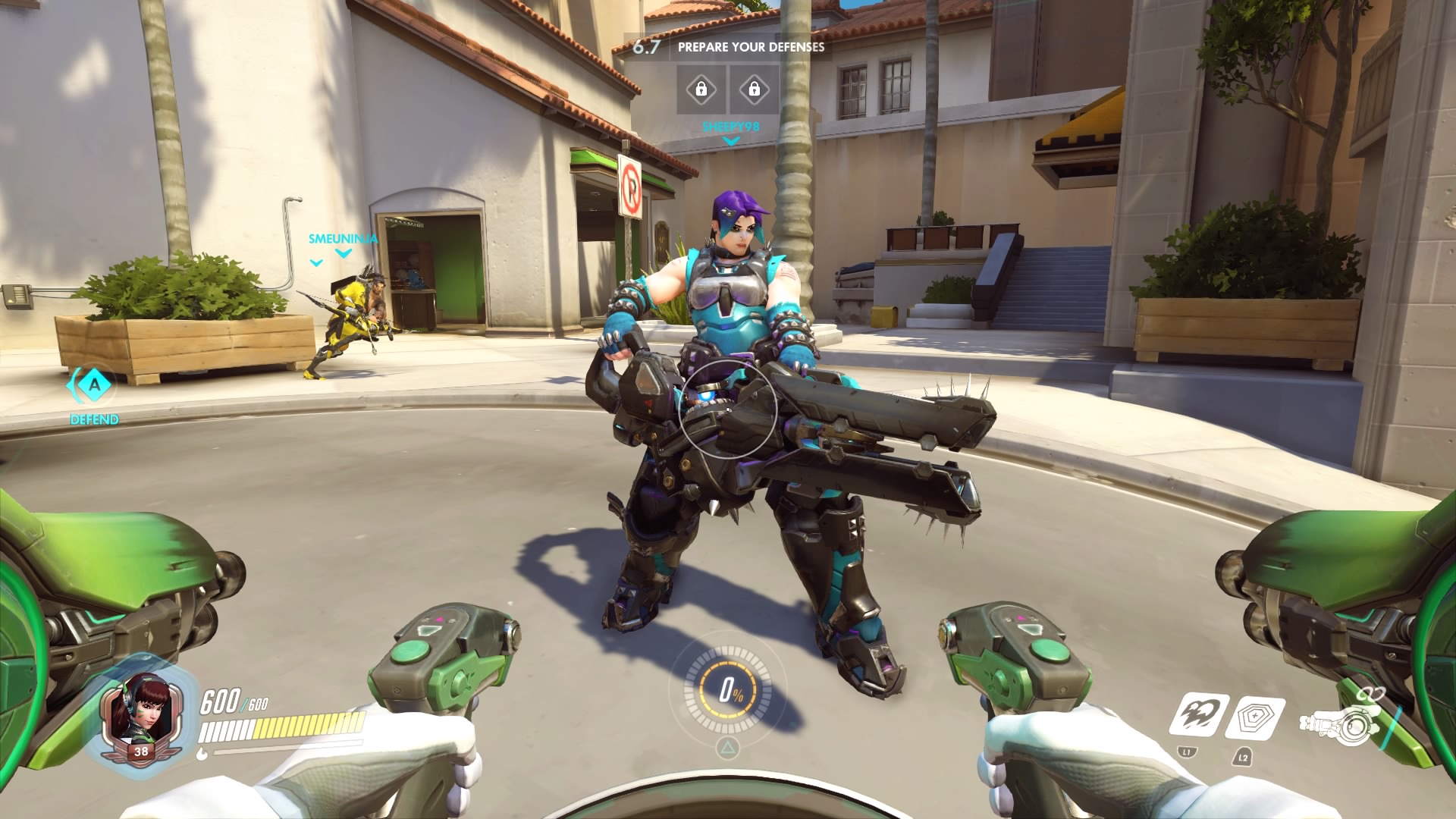Activate the Defense Matrix ability icon

[1254, 717]
